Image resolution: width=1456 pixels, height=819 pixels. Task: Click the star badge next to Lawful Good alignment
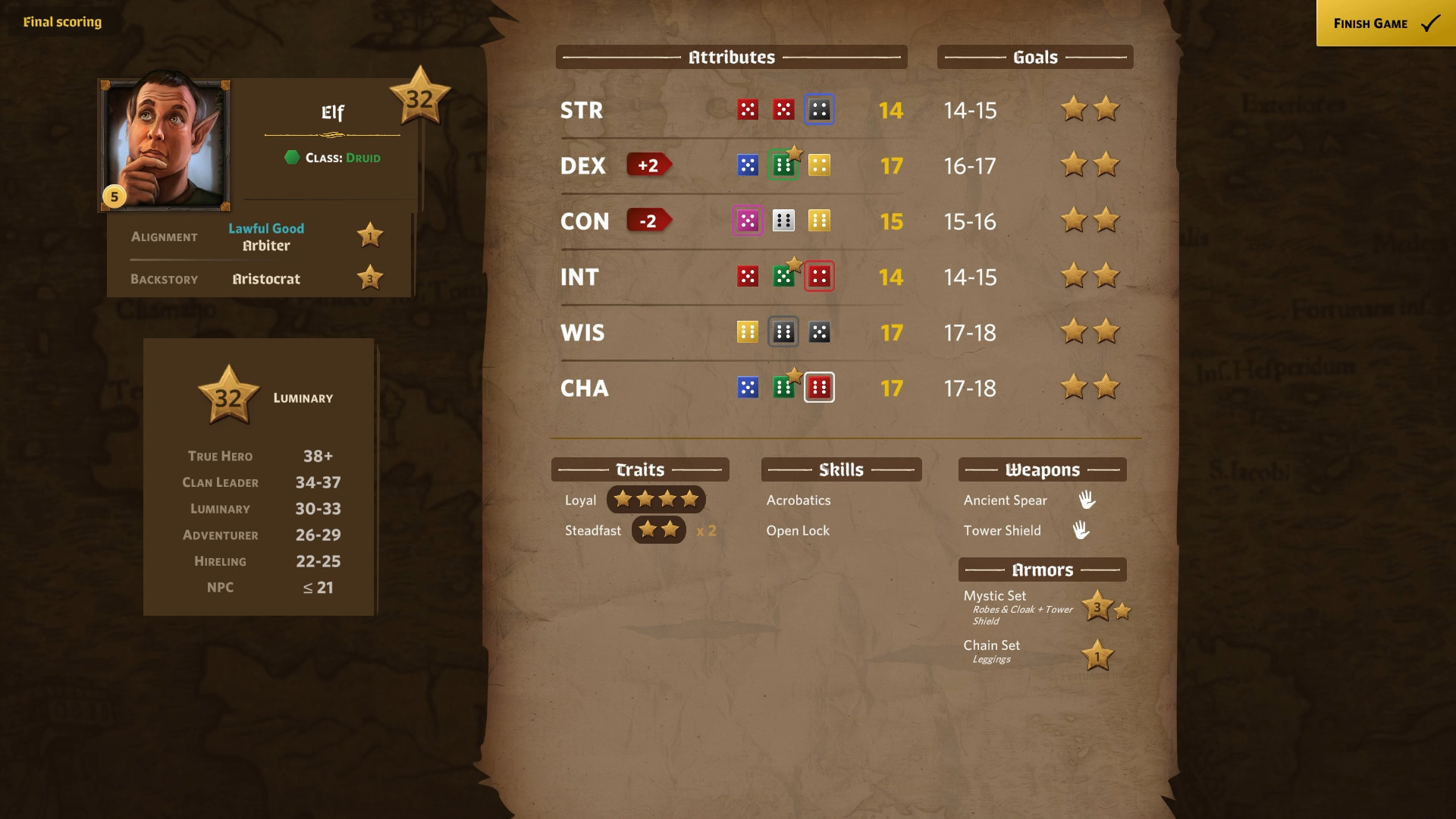pos(369,235)
